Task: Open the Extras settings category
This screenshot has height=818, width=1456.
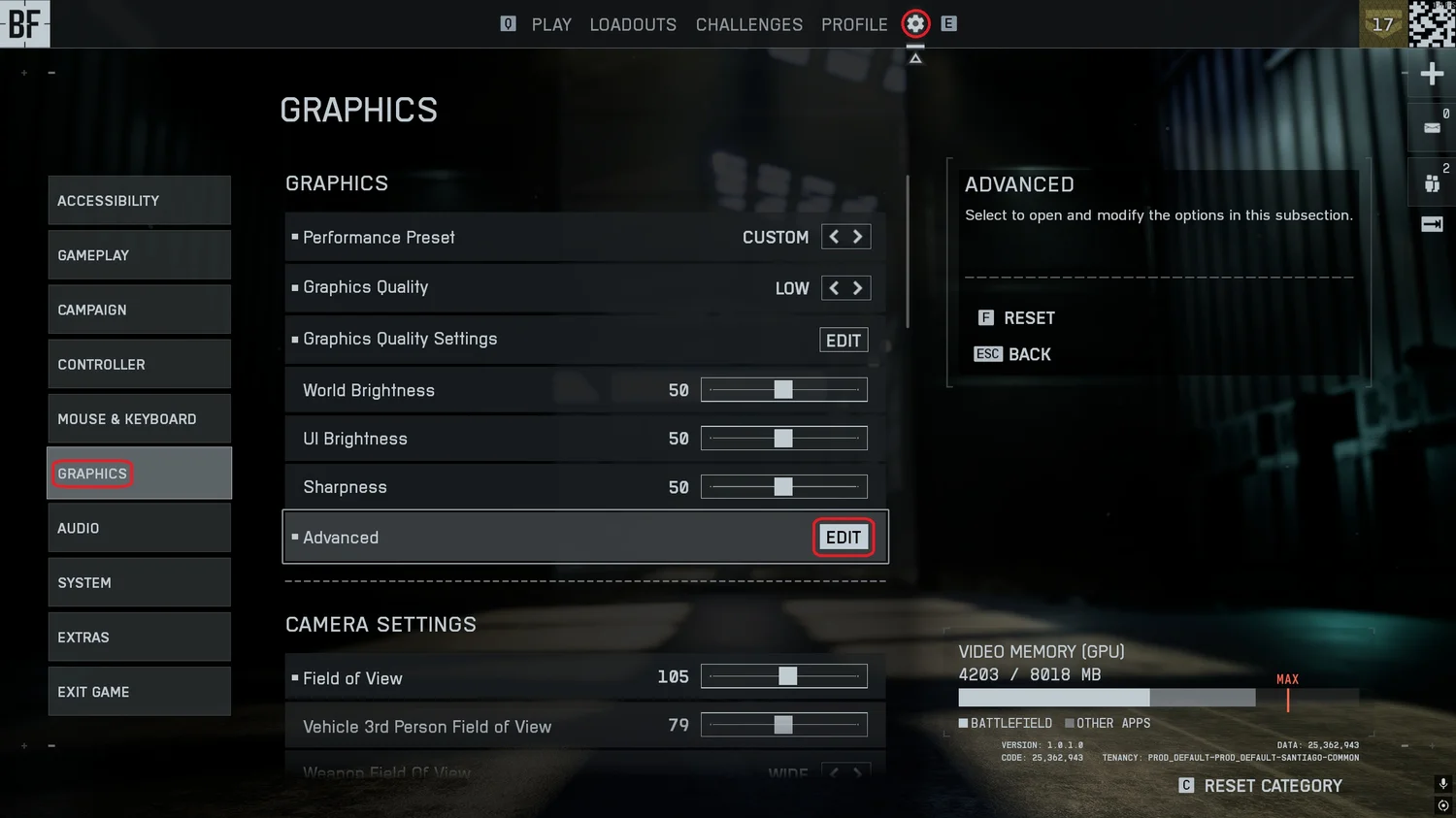Action: click(139, 638)
